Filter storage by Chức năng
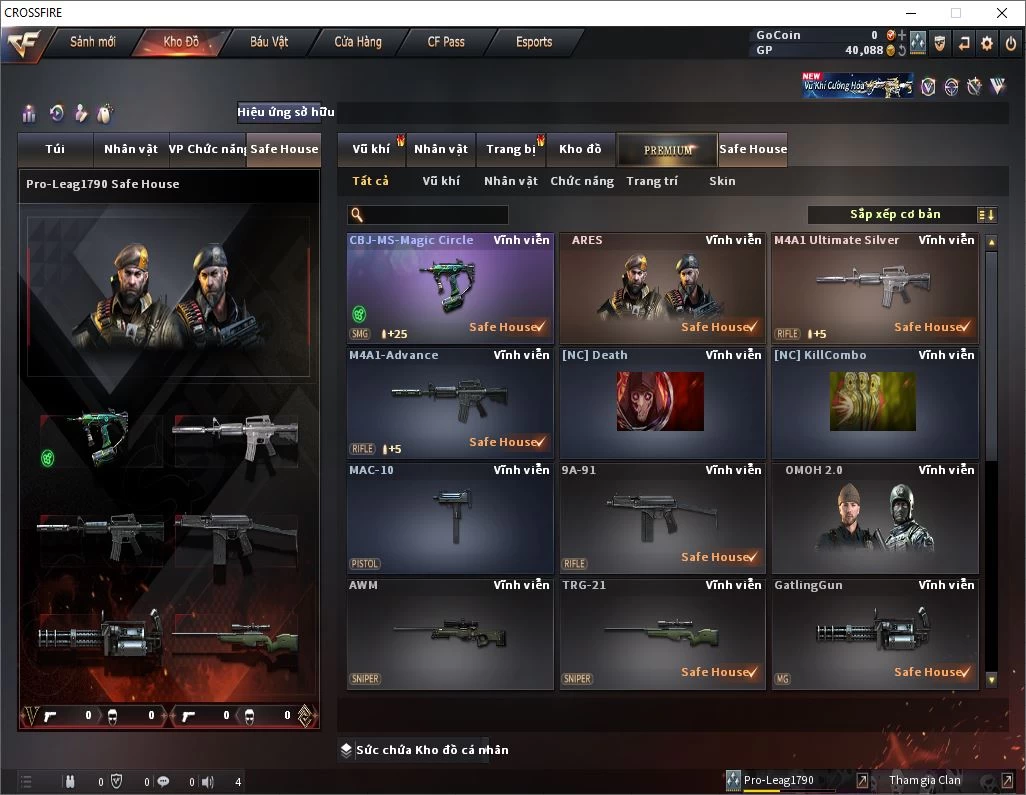The width and height of the screenshot is (1026, 795). click(582, 181)
